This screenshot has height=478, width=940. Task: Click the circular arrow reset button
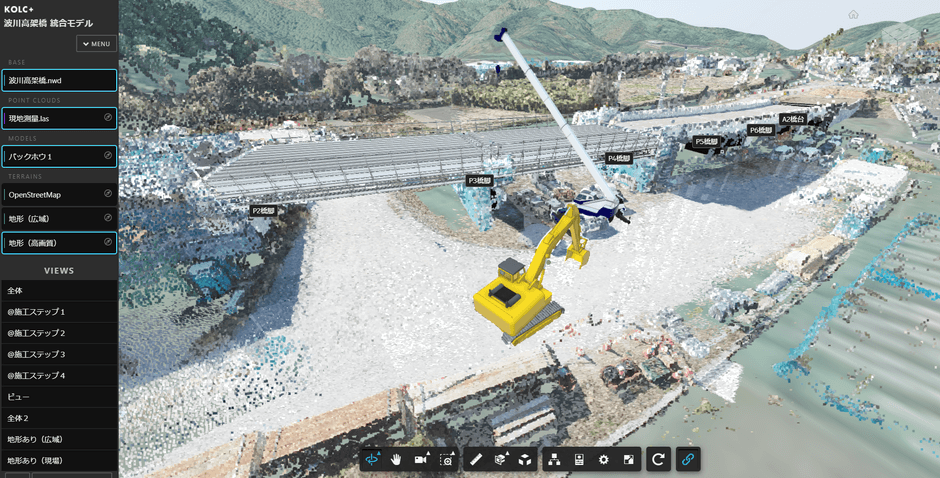click(x=658, y=459)
